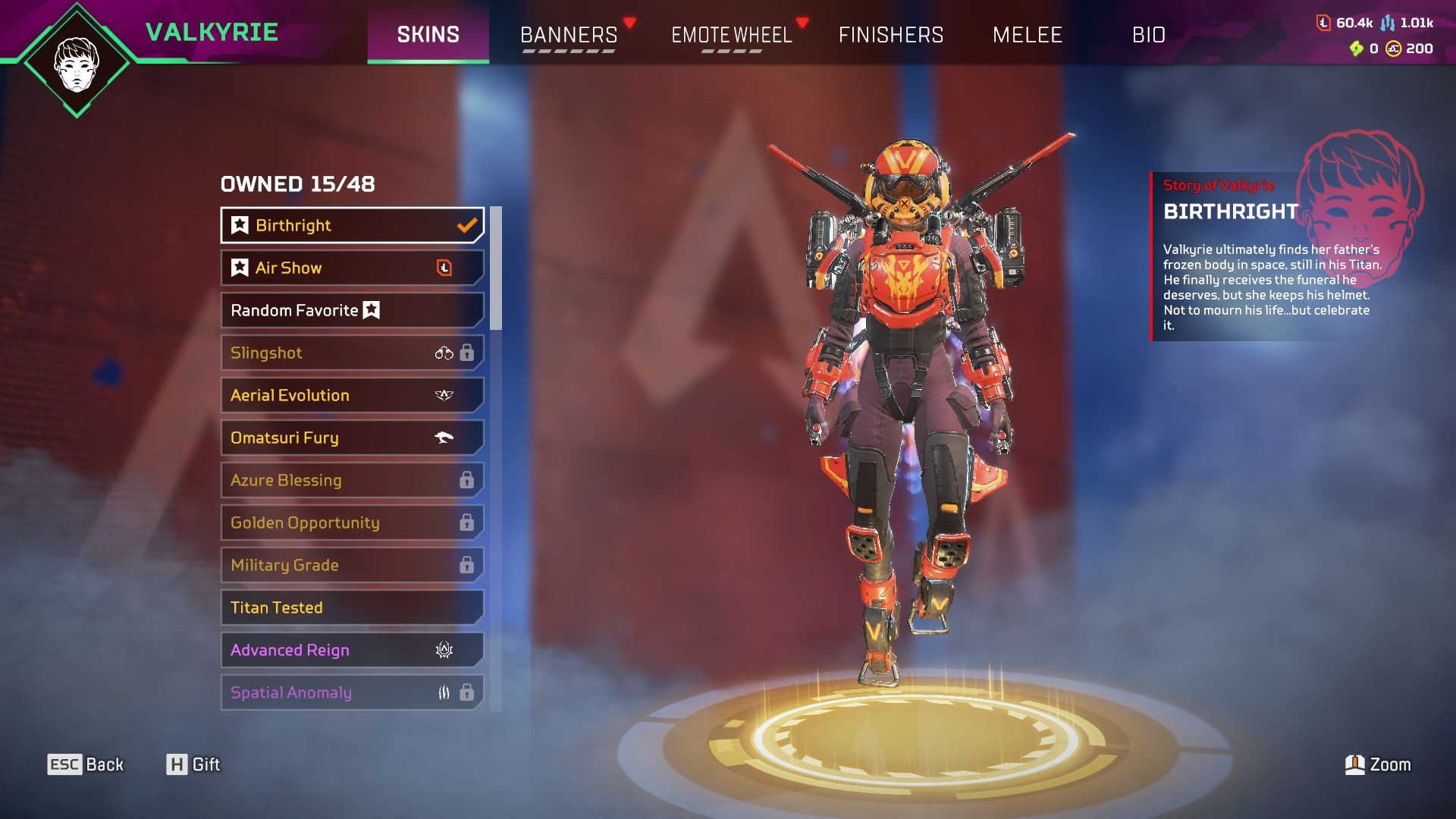Select the Advanced Reign skin

point(352,650)
